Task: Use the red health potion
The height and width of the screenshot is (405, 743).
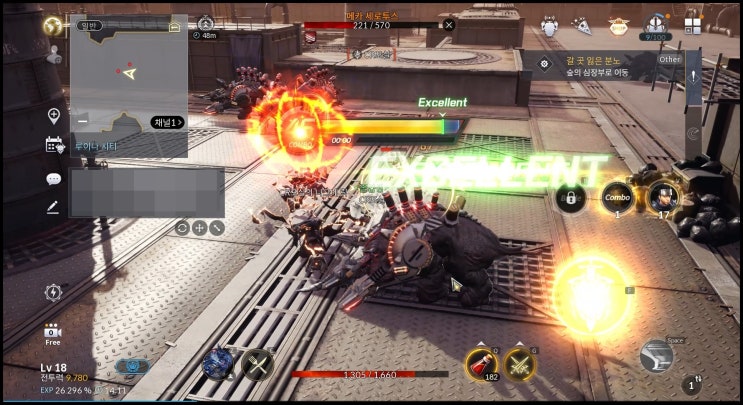Action: coord(482,365)
